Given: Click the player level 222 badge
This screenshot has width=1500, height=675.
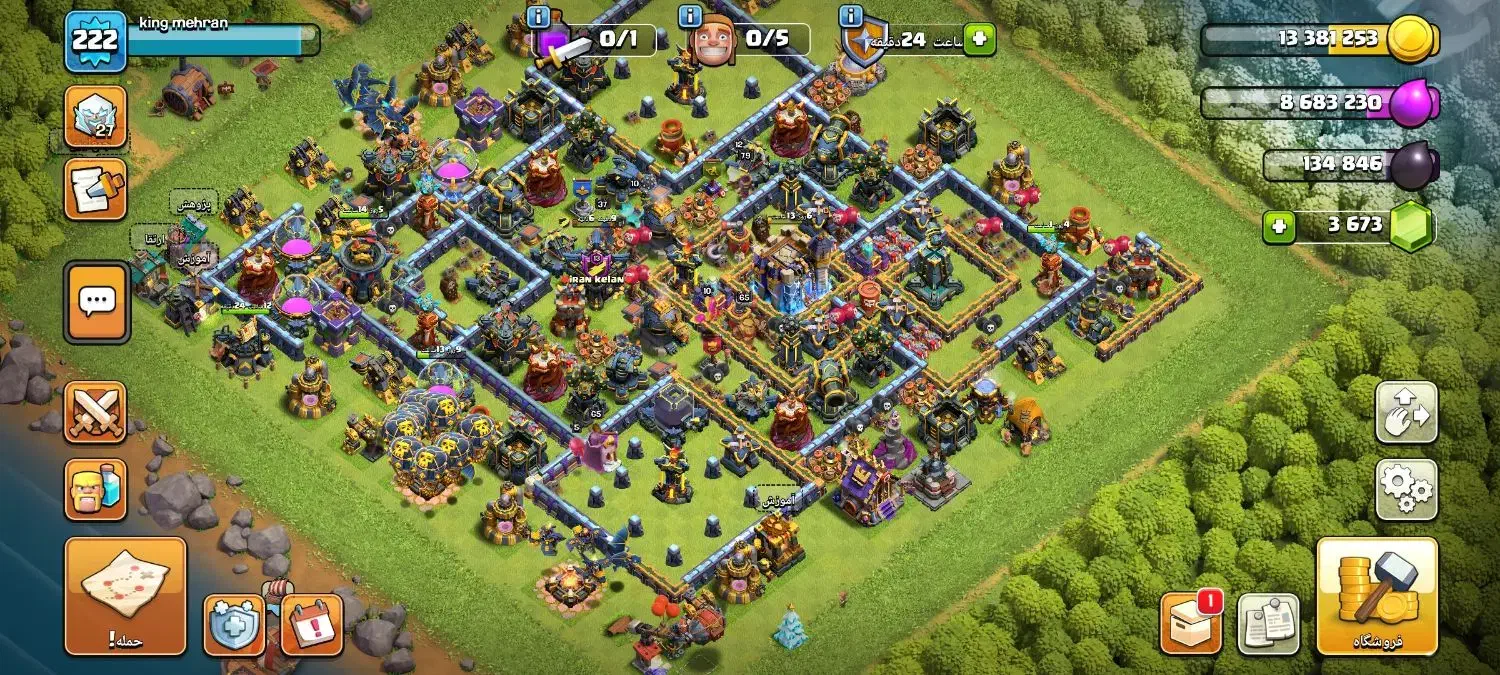Looking at the screenshot, I should tap(95, 41).
